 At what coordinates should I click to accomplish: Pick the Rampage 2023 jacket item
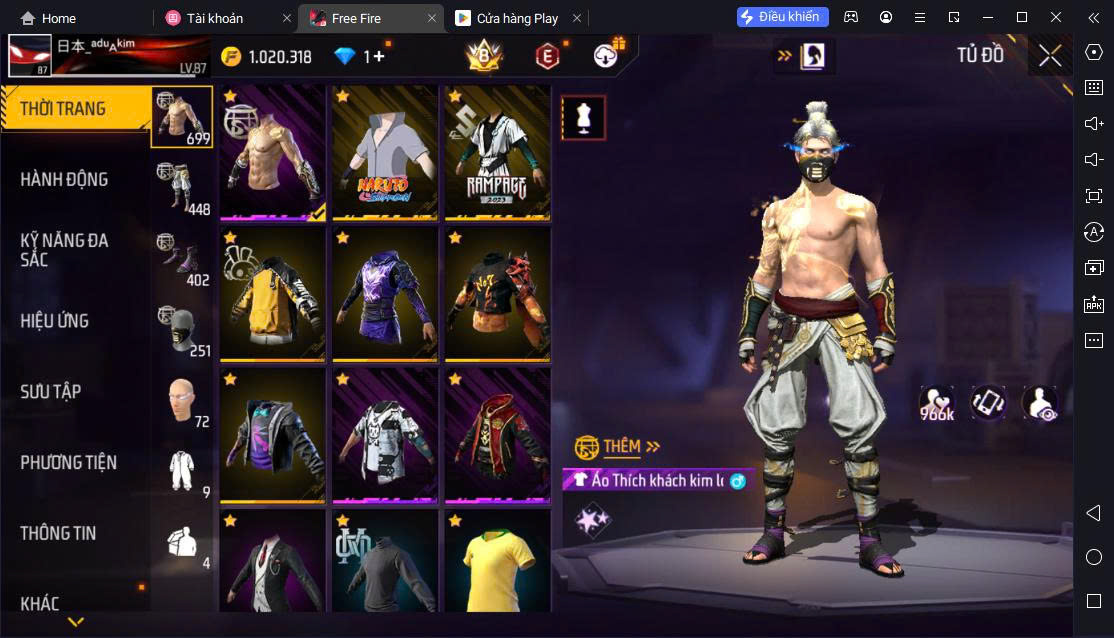click(x=497, y=153)
